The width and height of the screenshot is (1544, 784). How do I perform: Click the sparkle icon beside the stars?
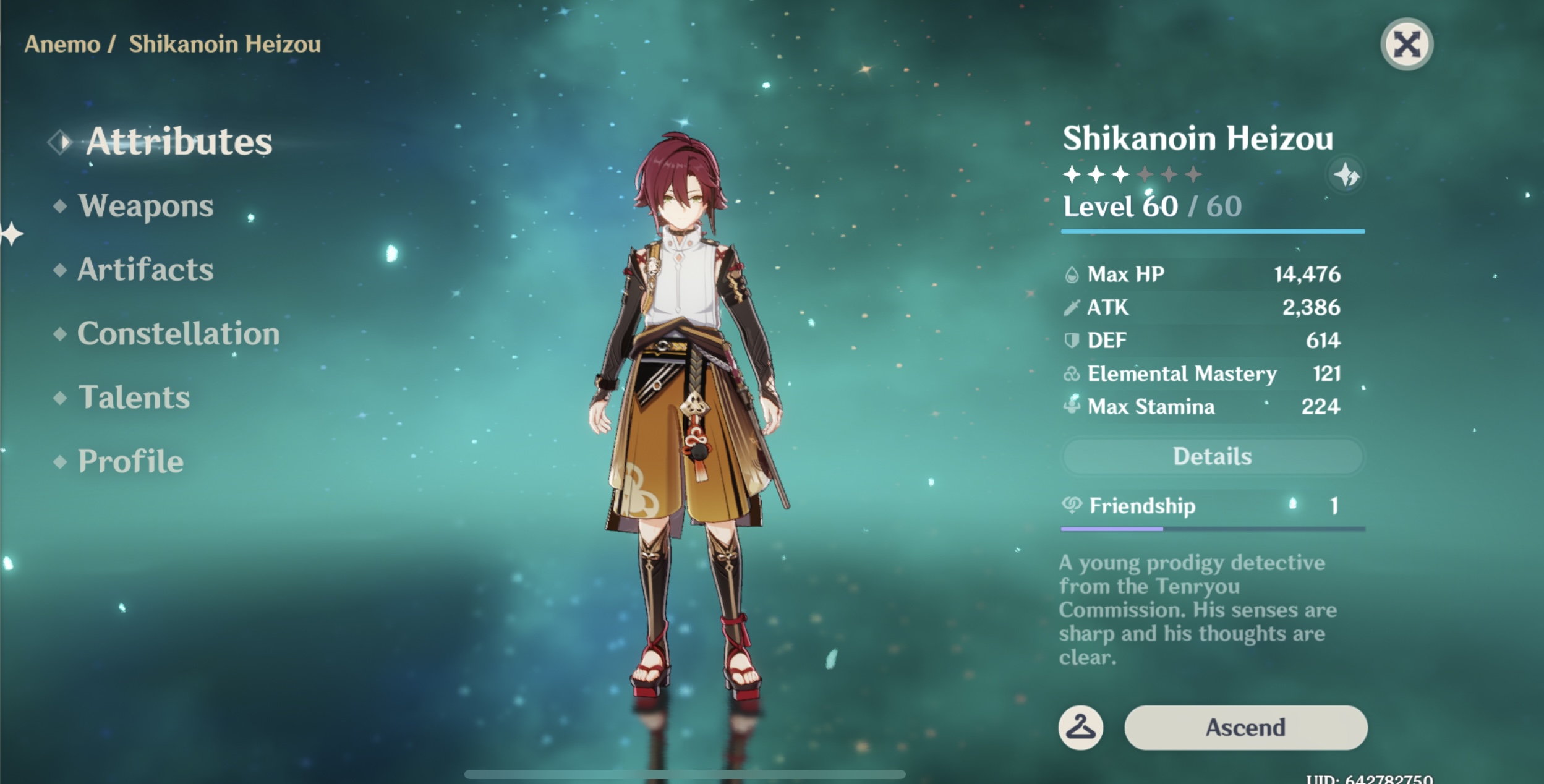(1346, 176)
